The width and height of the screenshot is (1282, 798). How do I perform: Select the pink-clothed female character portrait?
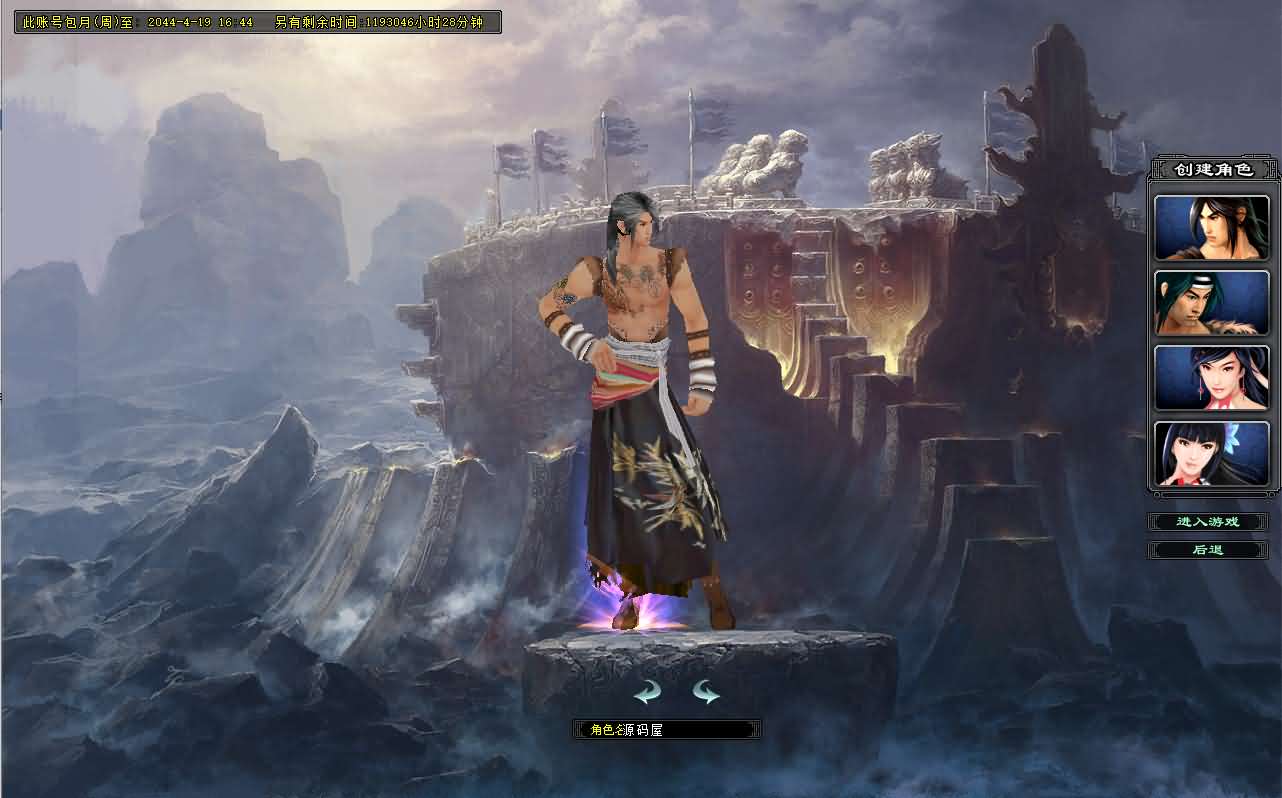click(x=1211, y=379)
